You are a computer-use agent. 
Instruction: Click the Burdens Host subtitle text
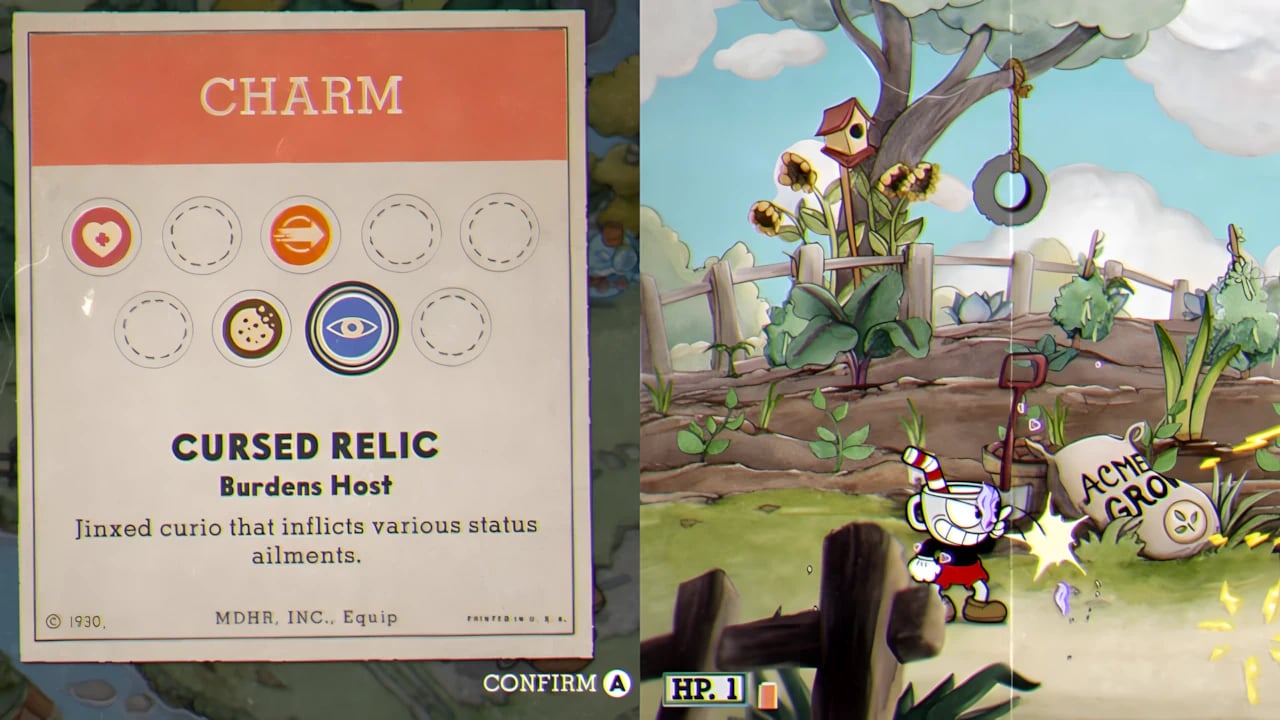point(306,484)
